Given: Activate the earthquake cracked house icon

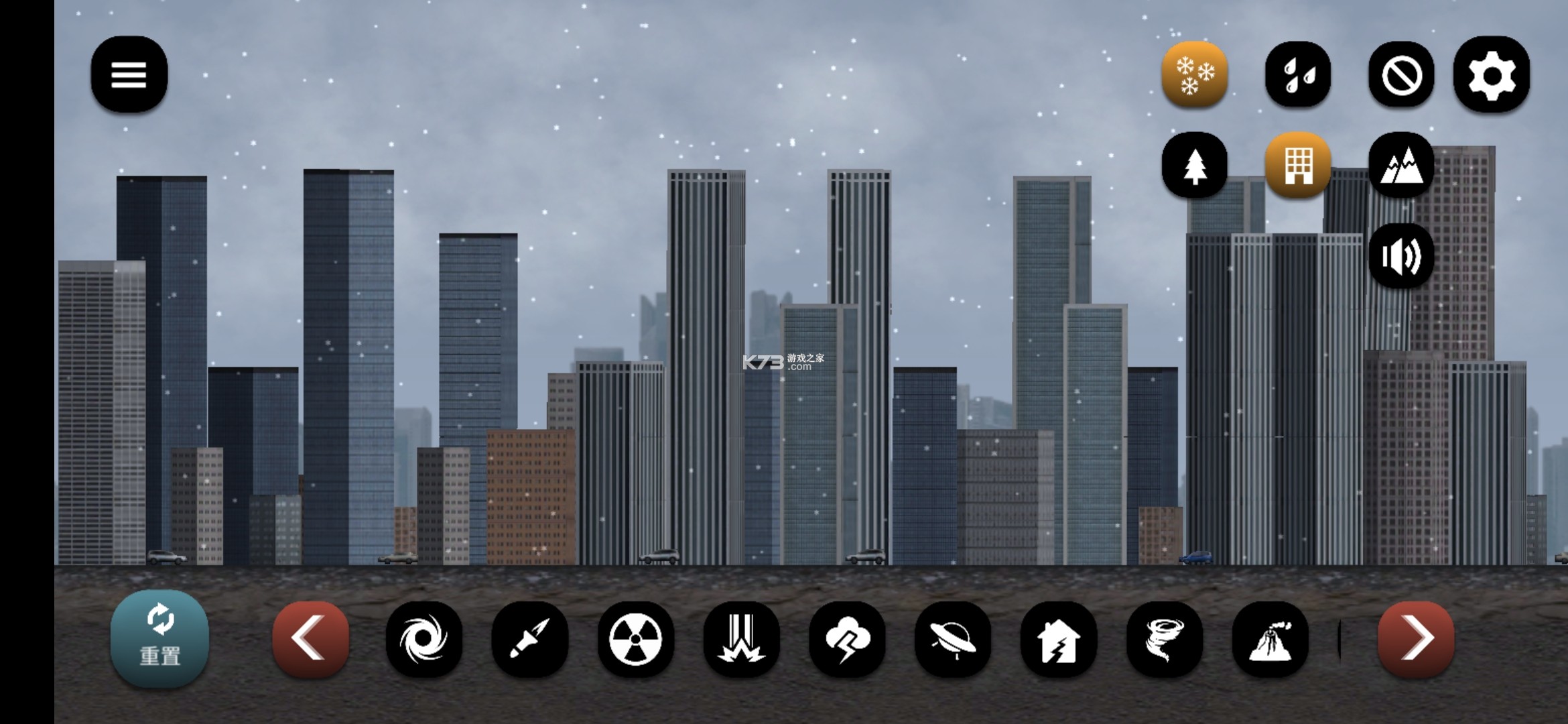Looking at the screenshot, I should click(x=1059, y=639).
